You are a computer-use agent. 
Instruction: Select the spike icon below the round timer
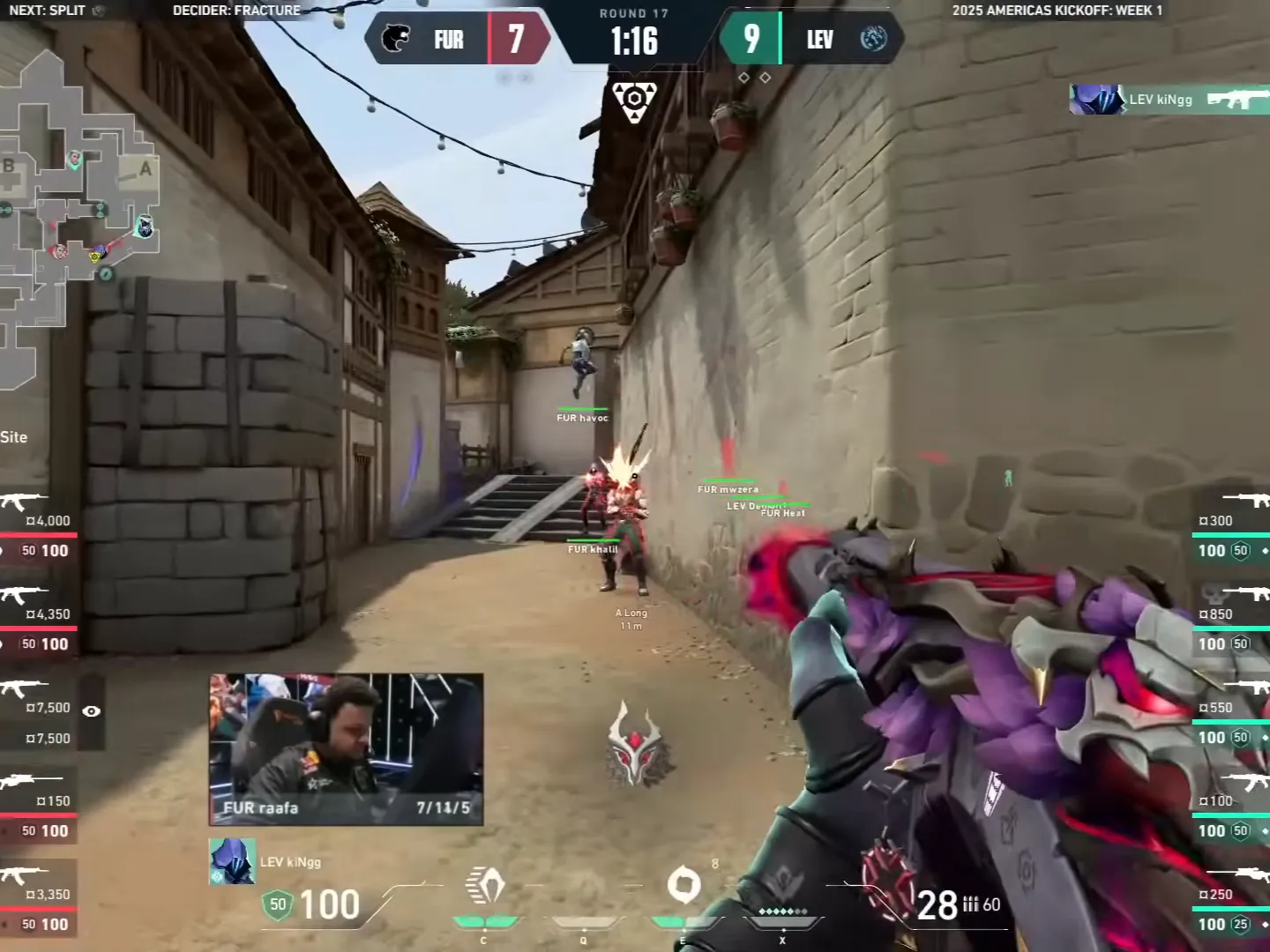pos(634,102)
